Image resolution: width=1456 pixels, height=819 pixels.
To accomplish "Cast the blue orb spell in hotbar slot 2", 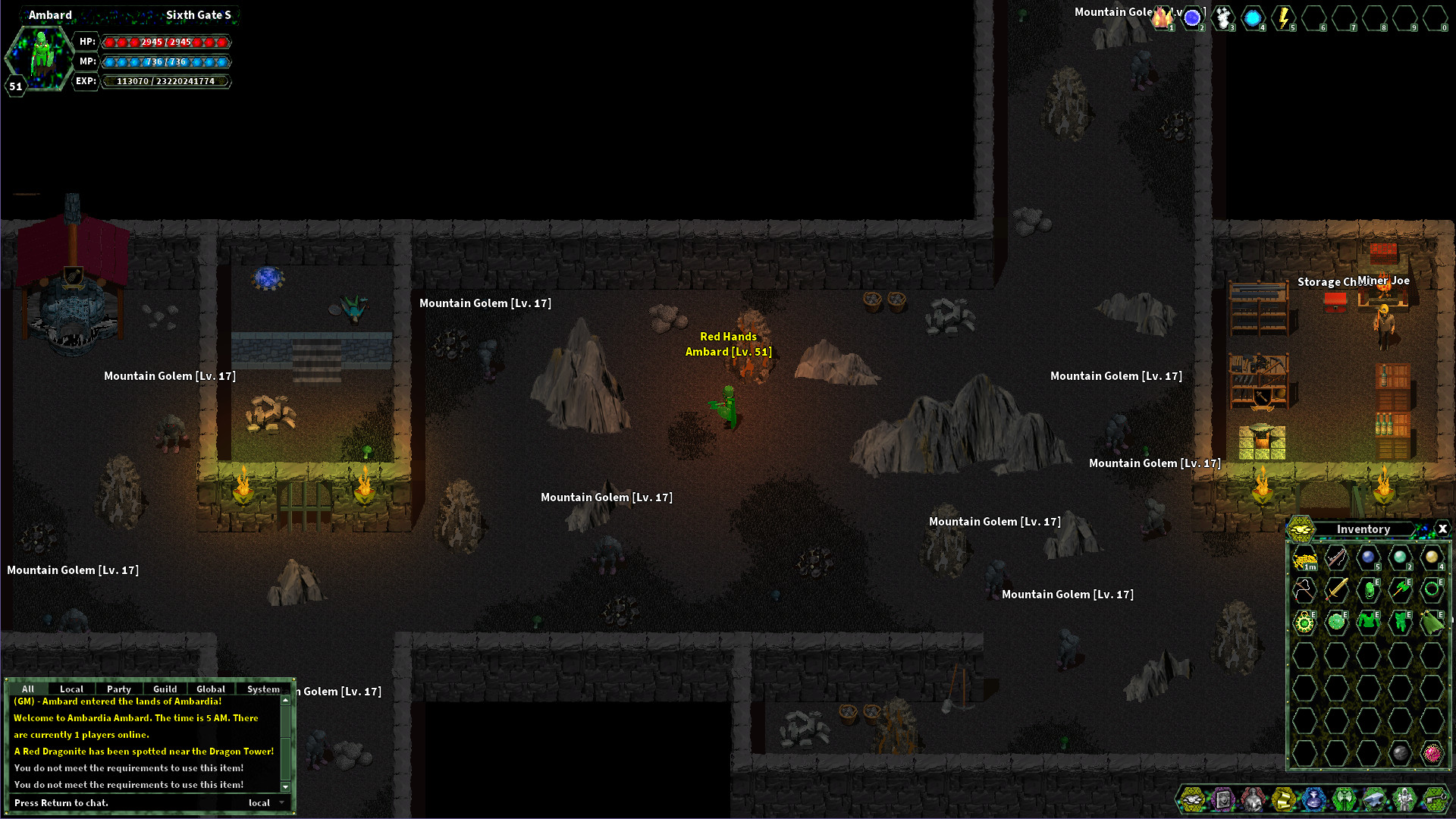I will click(x=1194, y=17).
